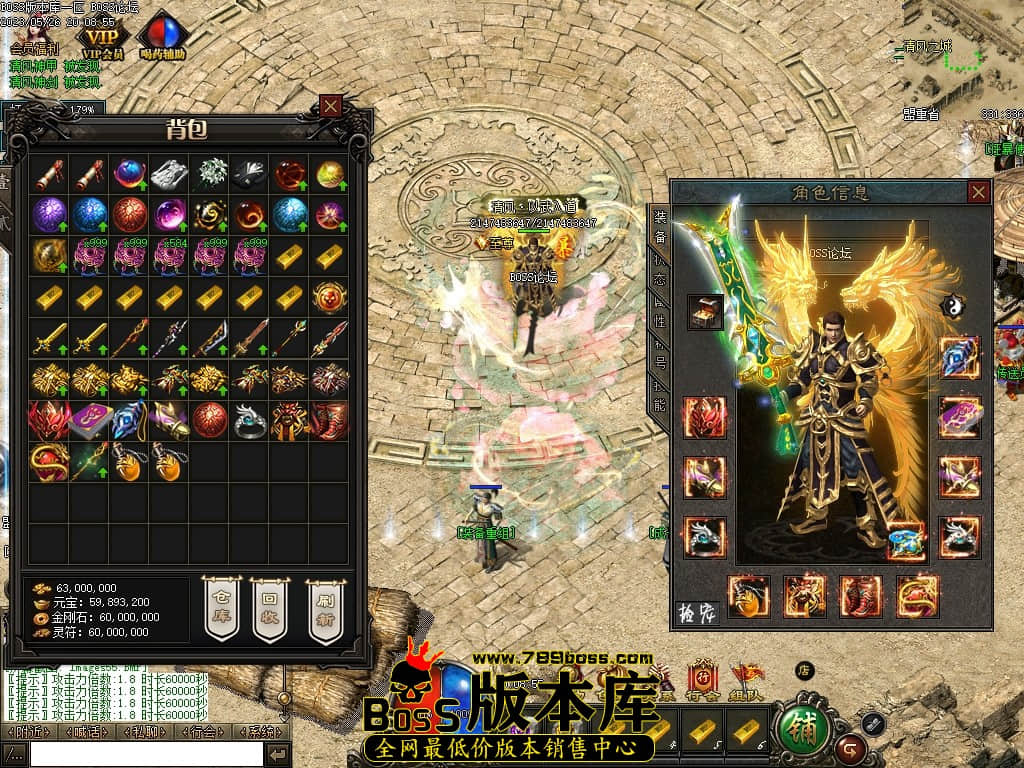This screenshot has width=1024, height=768.
Task: Pick the red demon helmet in the bag
Action: [49, 421]
